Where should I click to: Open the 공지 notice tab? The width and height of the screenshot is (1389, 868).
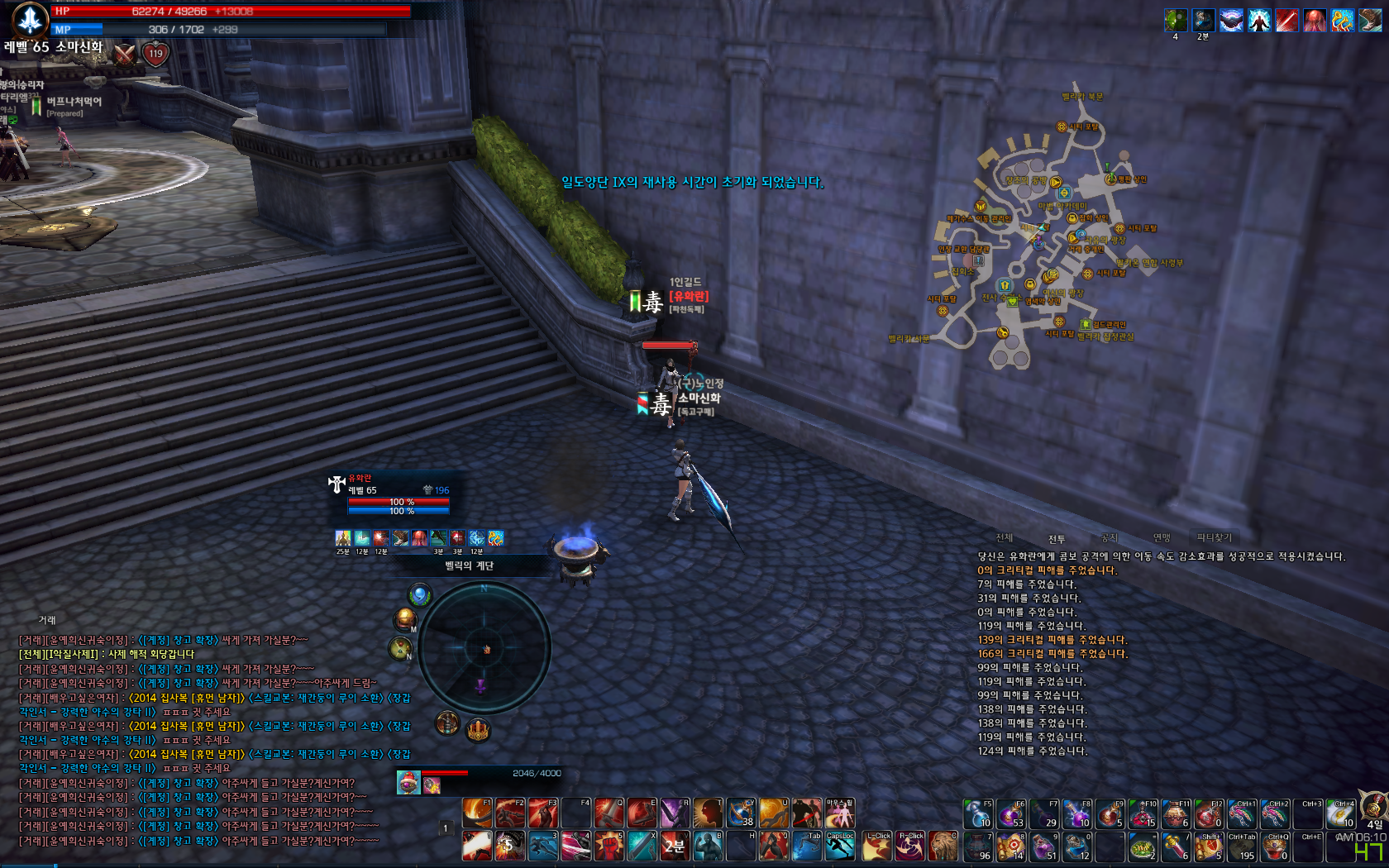[x=1109, y=538]
